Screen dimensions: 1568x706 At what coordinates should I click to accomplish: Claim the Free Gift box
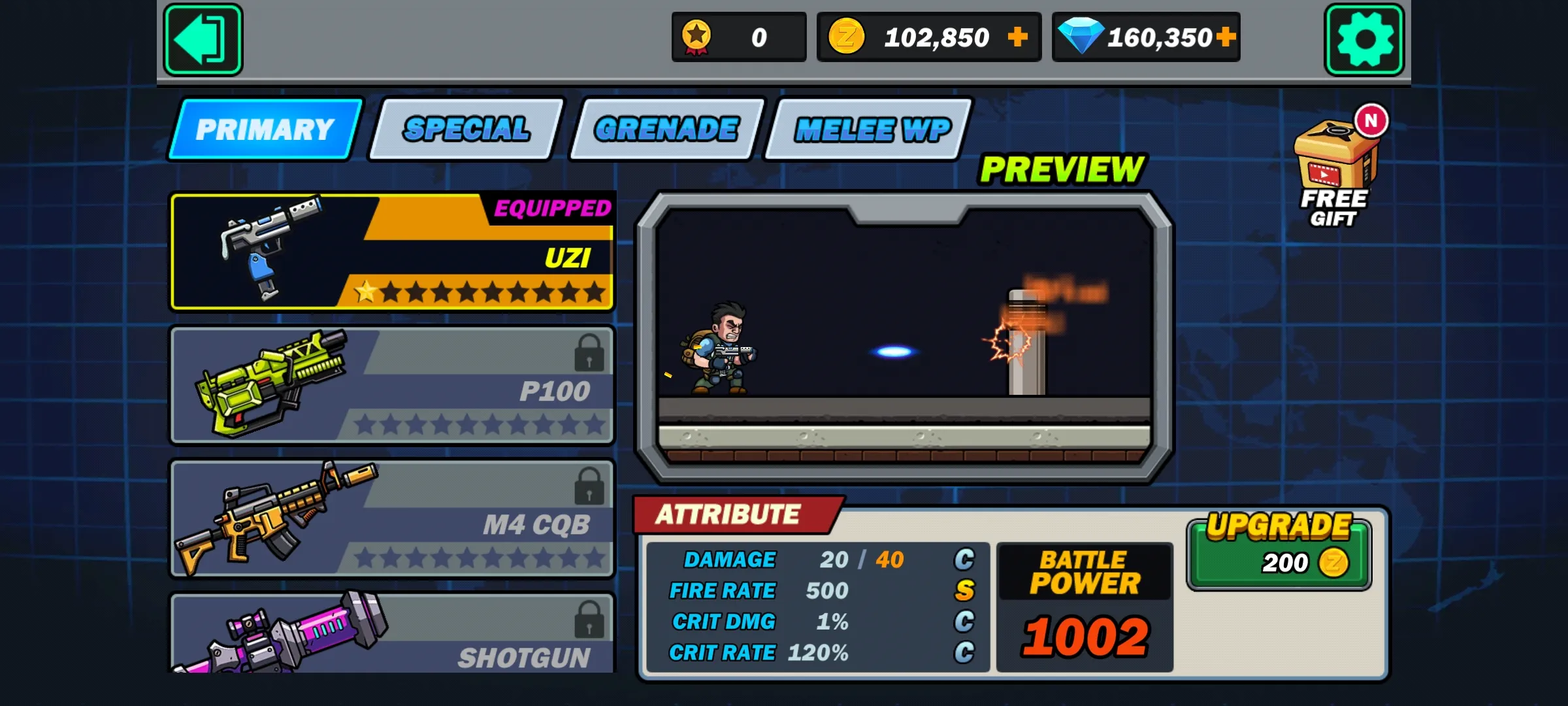(x=1335, y=171)
